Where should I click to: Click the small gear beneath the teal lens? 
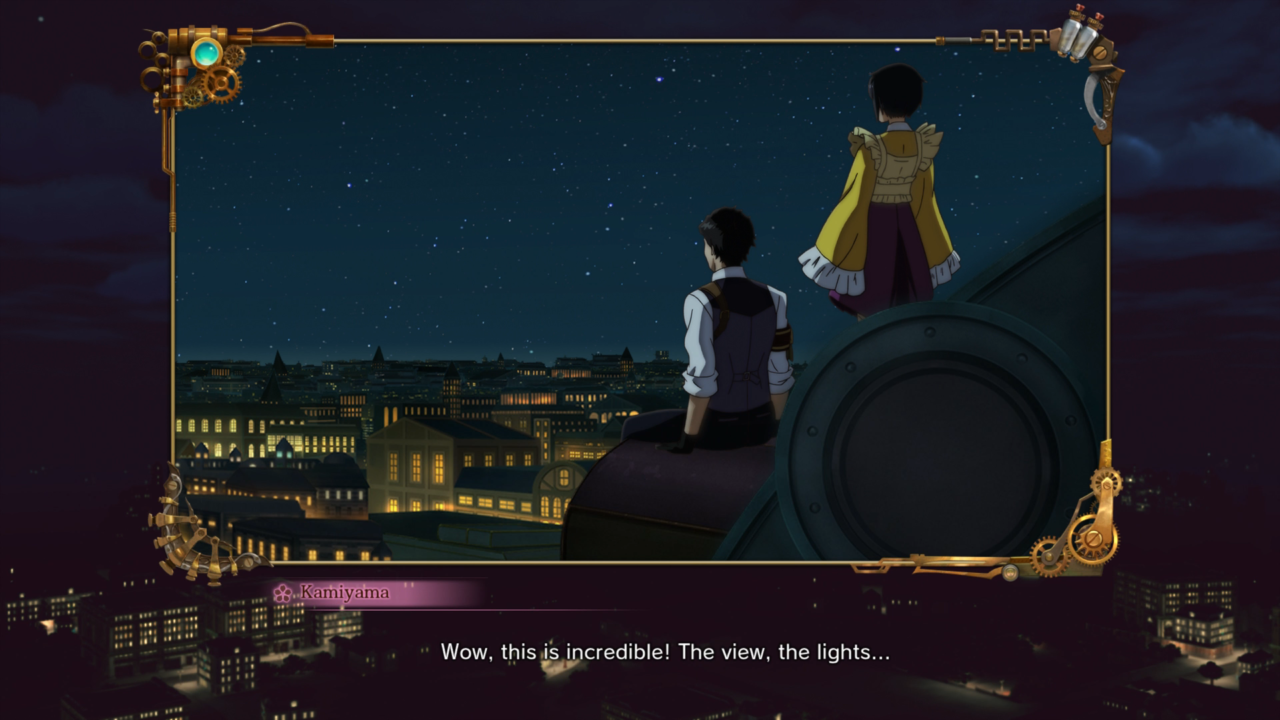[x=193, y=96]
